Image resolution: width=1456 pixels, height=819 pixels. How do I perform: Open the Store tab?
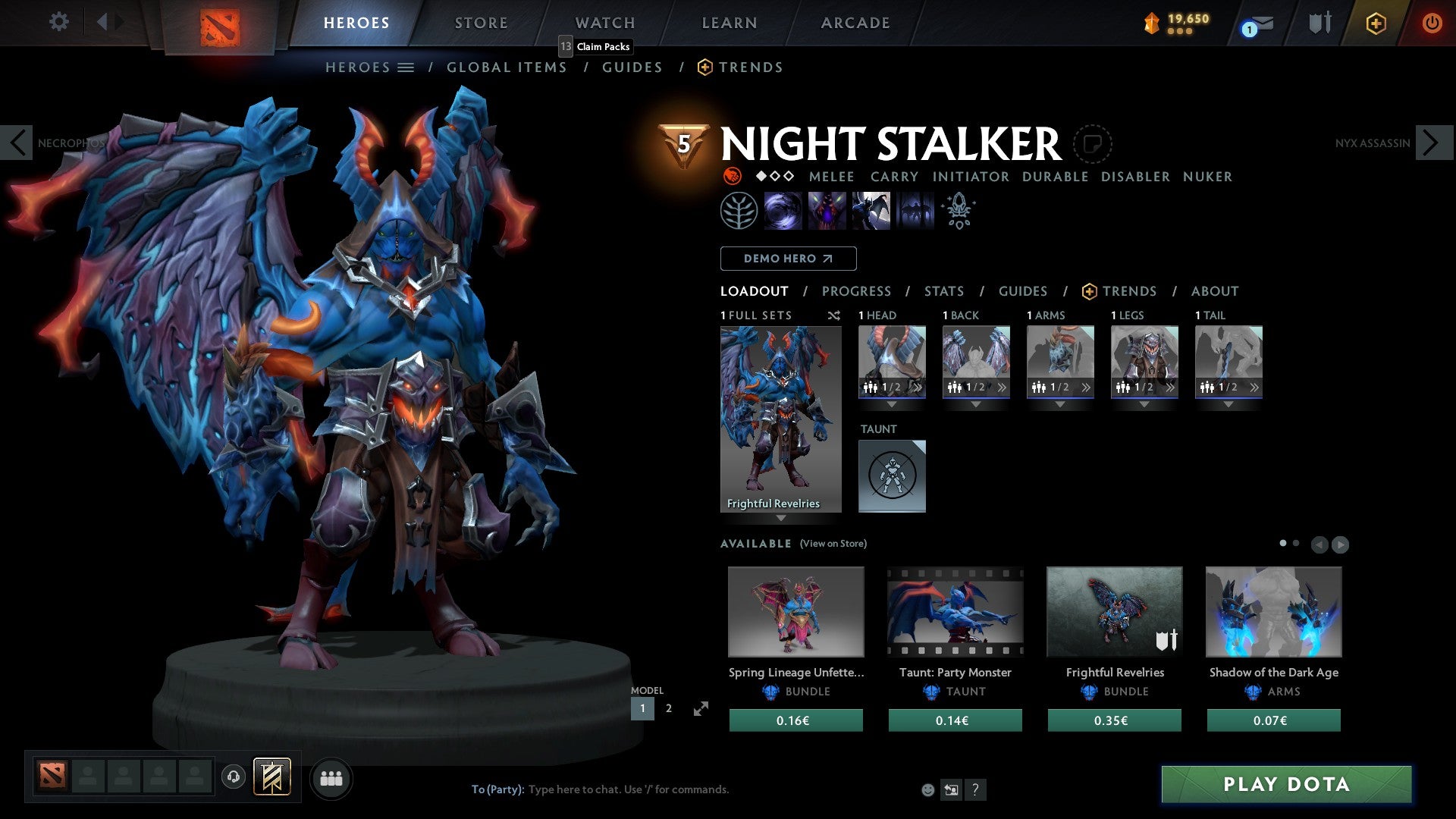[x=481, y=23]
